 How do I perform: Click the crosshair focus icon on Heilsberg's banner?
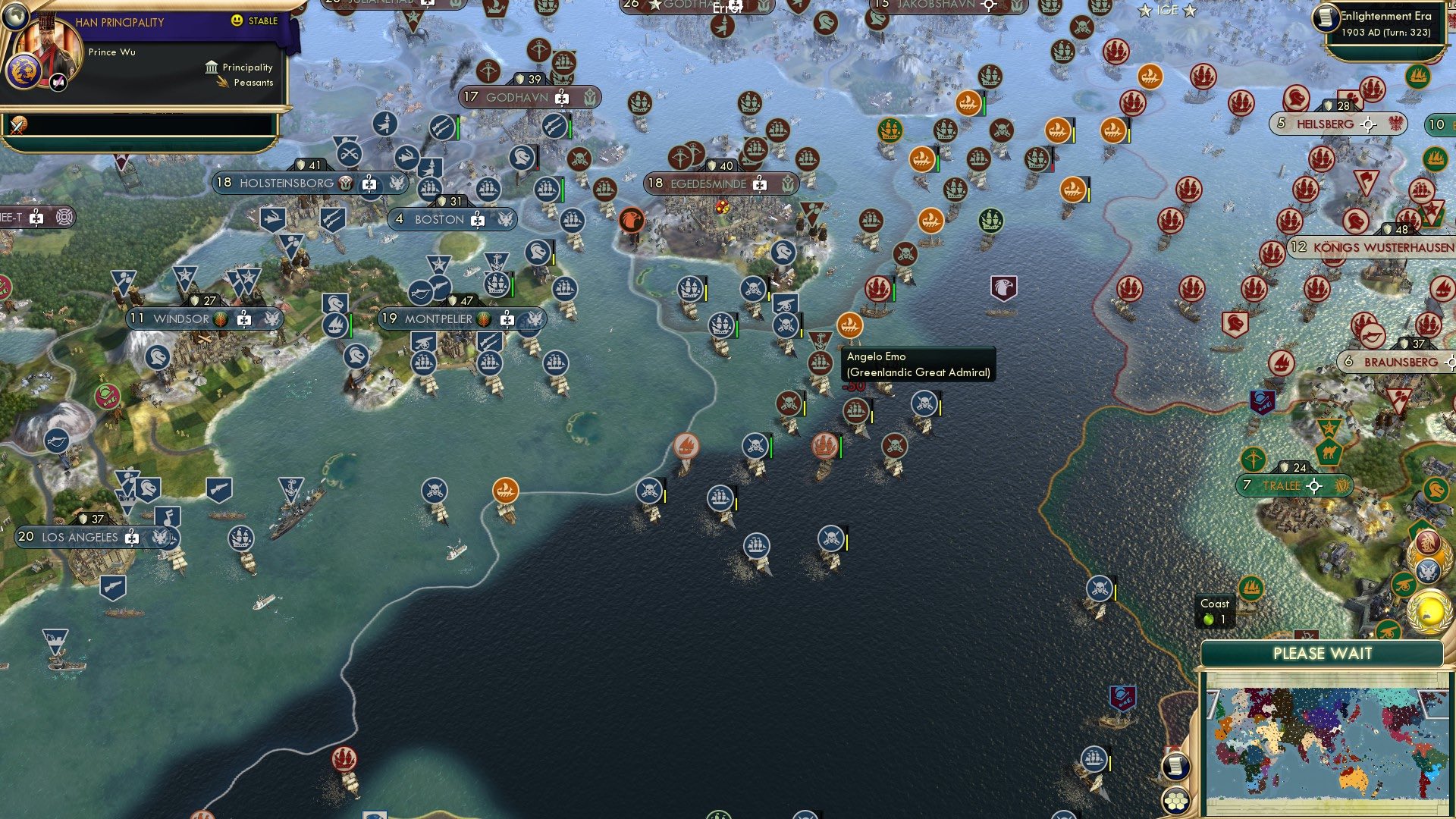click(1367, 124)
